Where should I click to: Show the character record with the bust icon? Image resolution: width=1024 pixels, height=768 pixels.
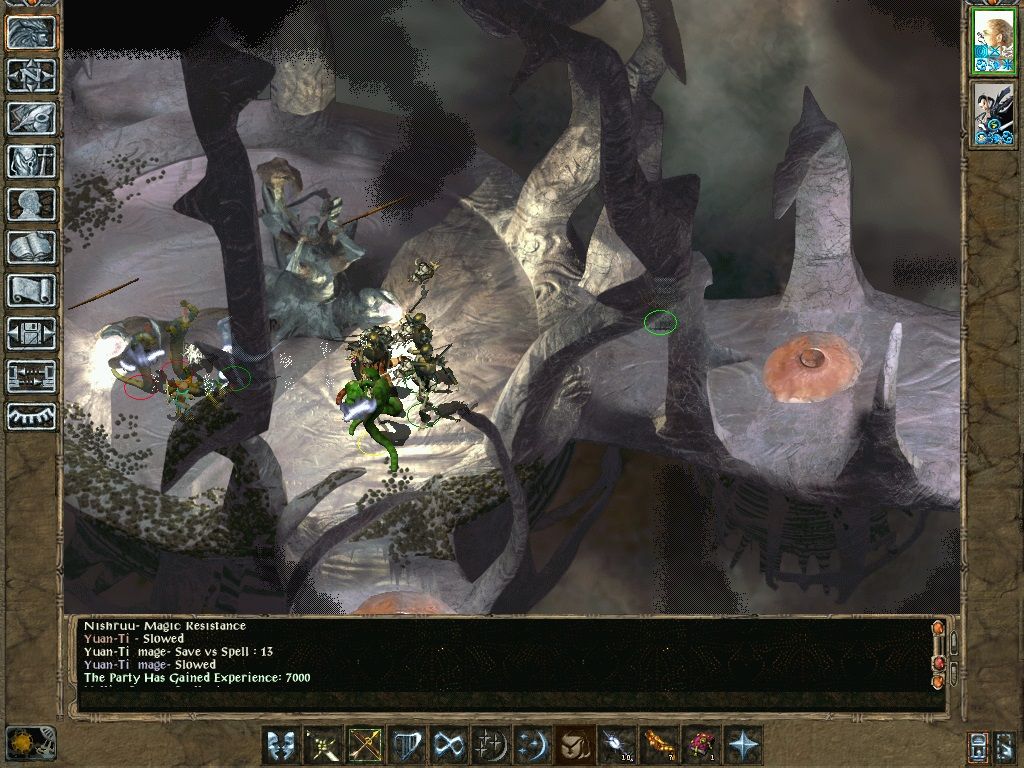[x=31, y=204]
